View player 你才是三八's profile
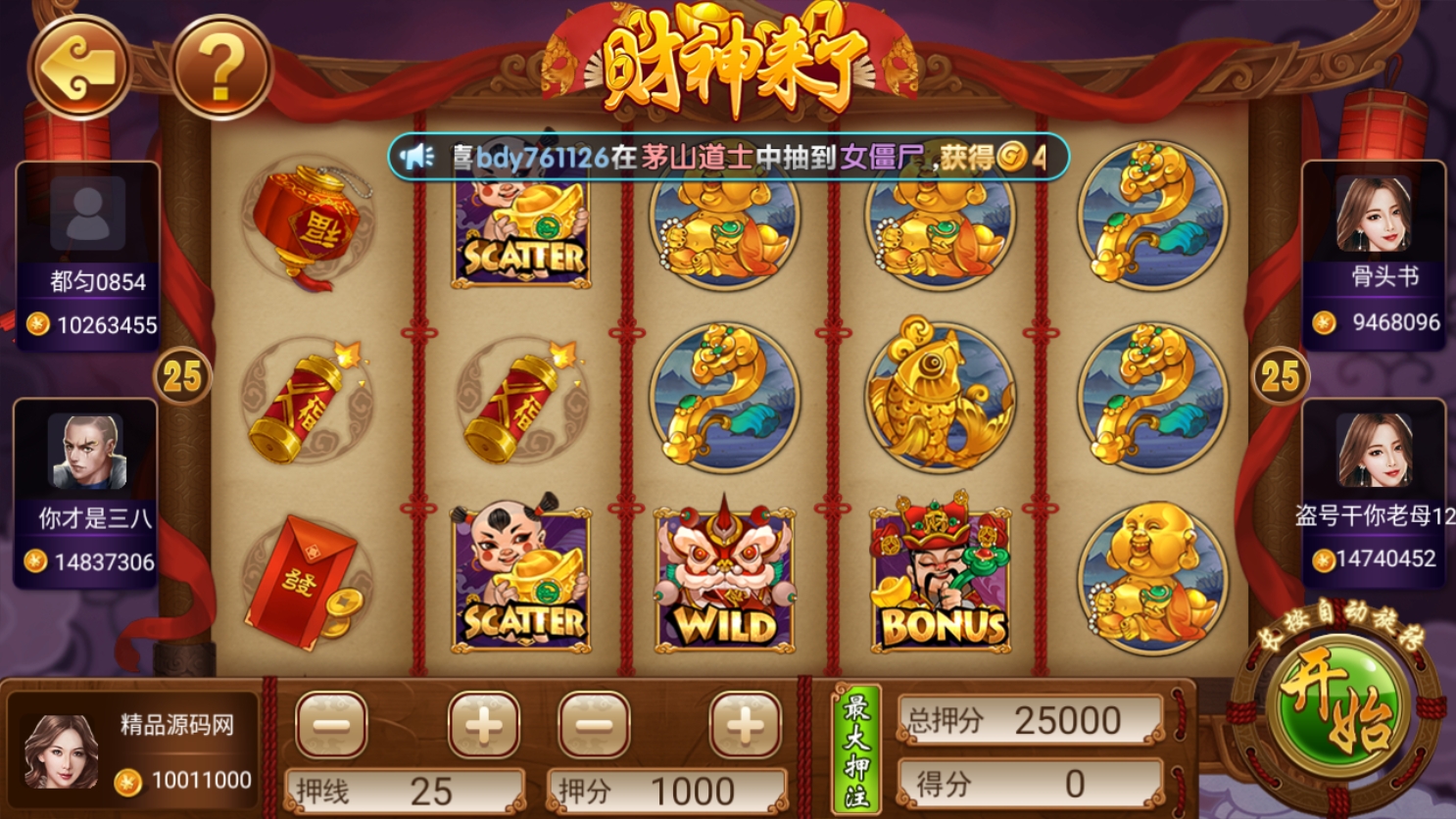1456x819 pixels. click(88, 452)
